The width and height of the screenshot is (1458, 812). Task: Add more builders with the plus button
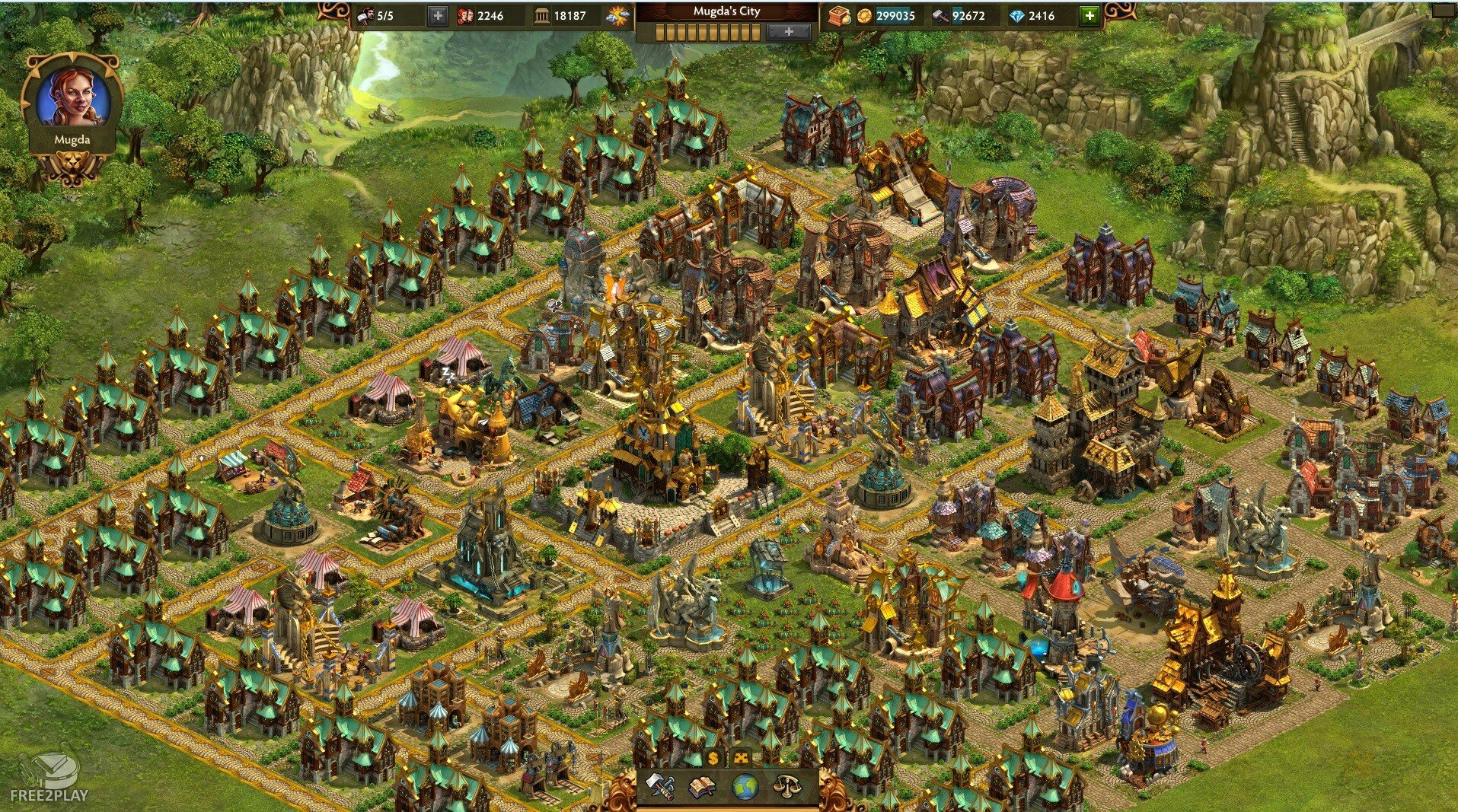point(437,15)
